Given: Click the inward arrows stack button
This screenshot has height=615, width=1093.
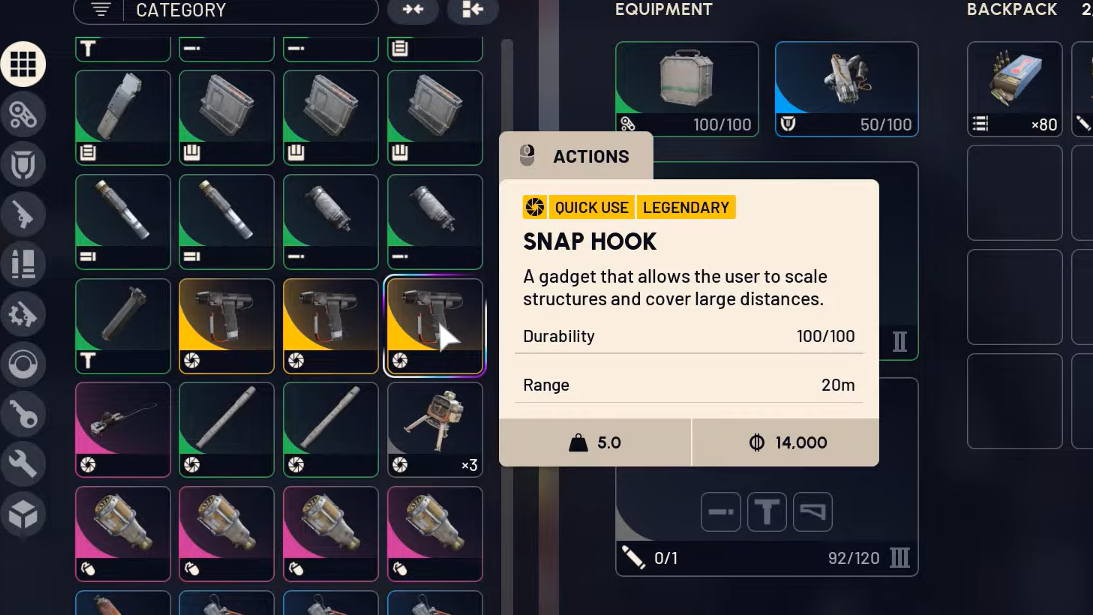Looking at the screenshot, I should click(412, 10).
